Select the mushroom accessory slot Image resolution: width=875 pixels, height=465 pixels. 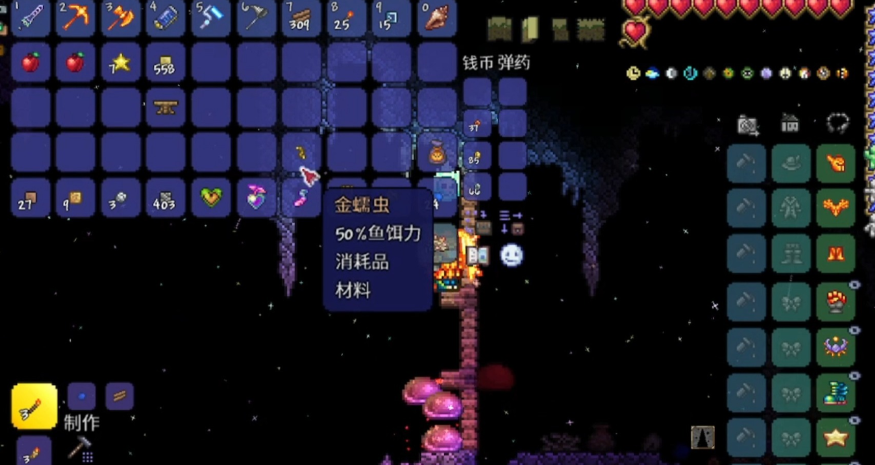pyautogui.click(x=835, y=300)
